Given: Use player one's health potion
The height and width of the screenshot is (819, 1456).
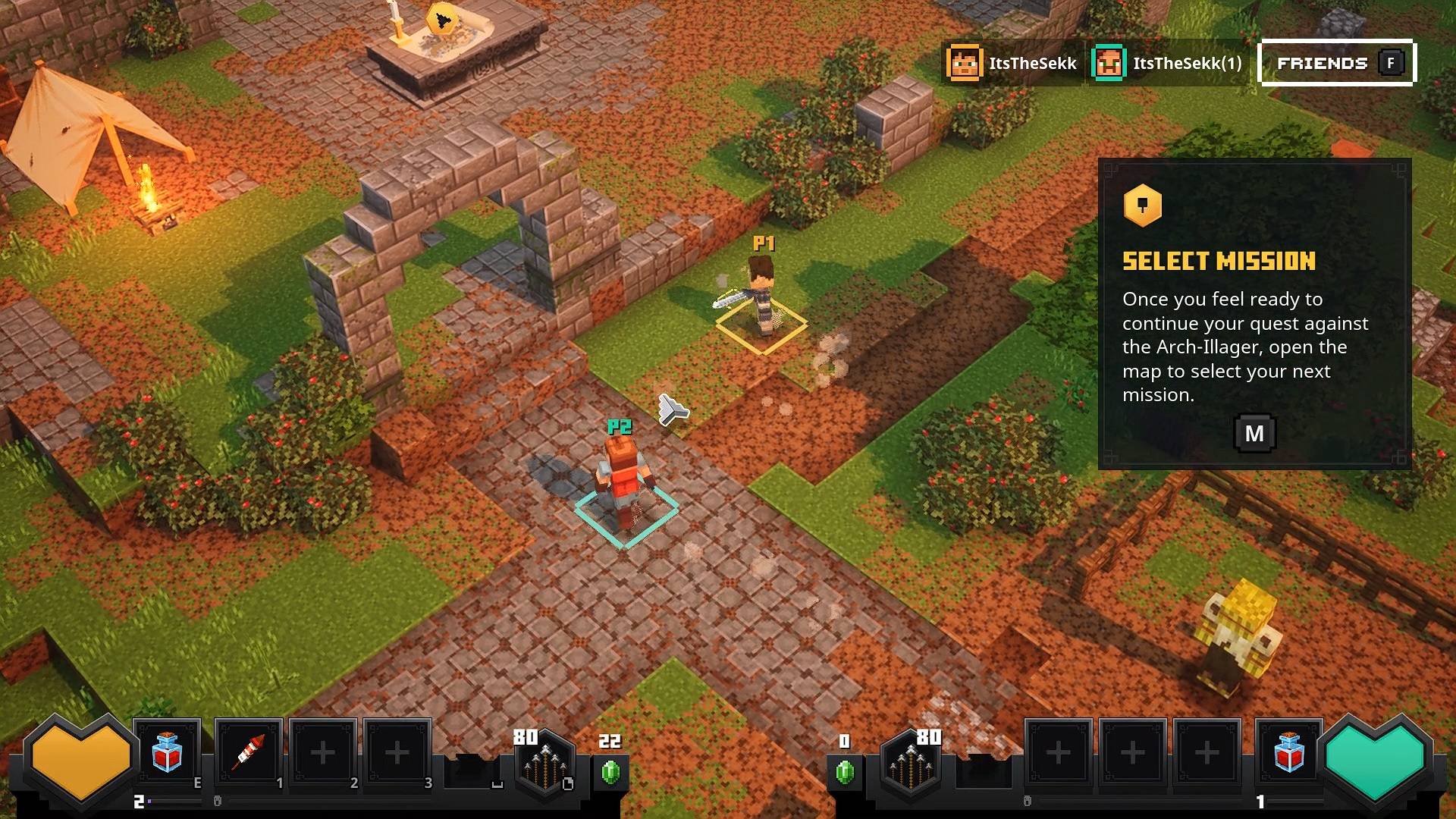Looking at the screenshot, I should [x=168, y=753].
